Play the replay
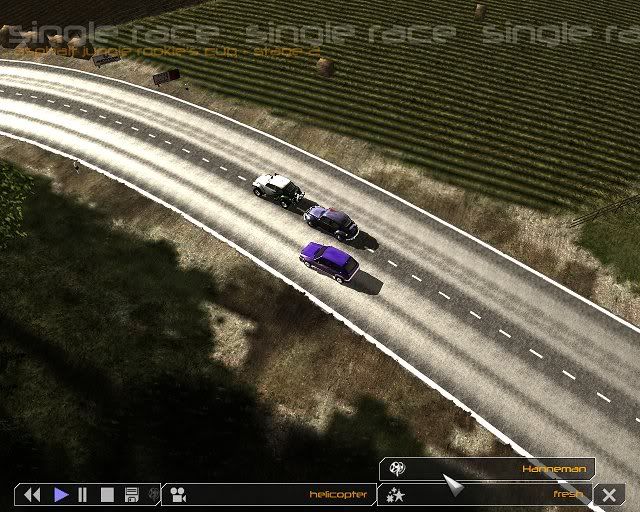Viewport: 640px width, 512px height. point(60,494)
